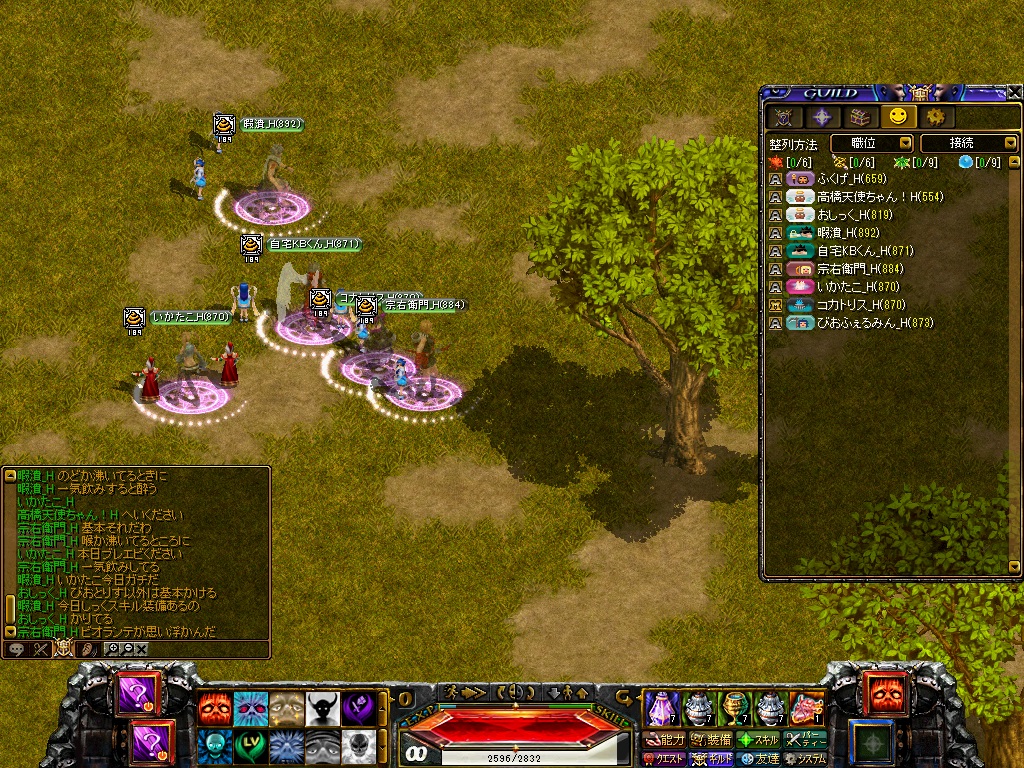Open the クエスト (quest) menu
This screenshot has height=768, width=1024.
665,759
